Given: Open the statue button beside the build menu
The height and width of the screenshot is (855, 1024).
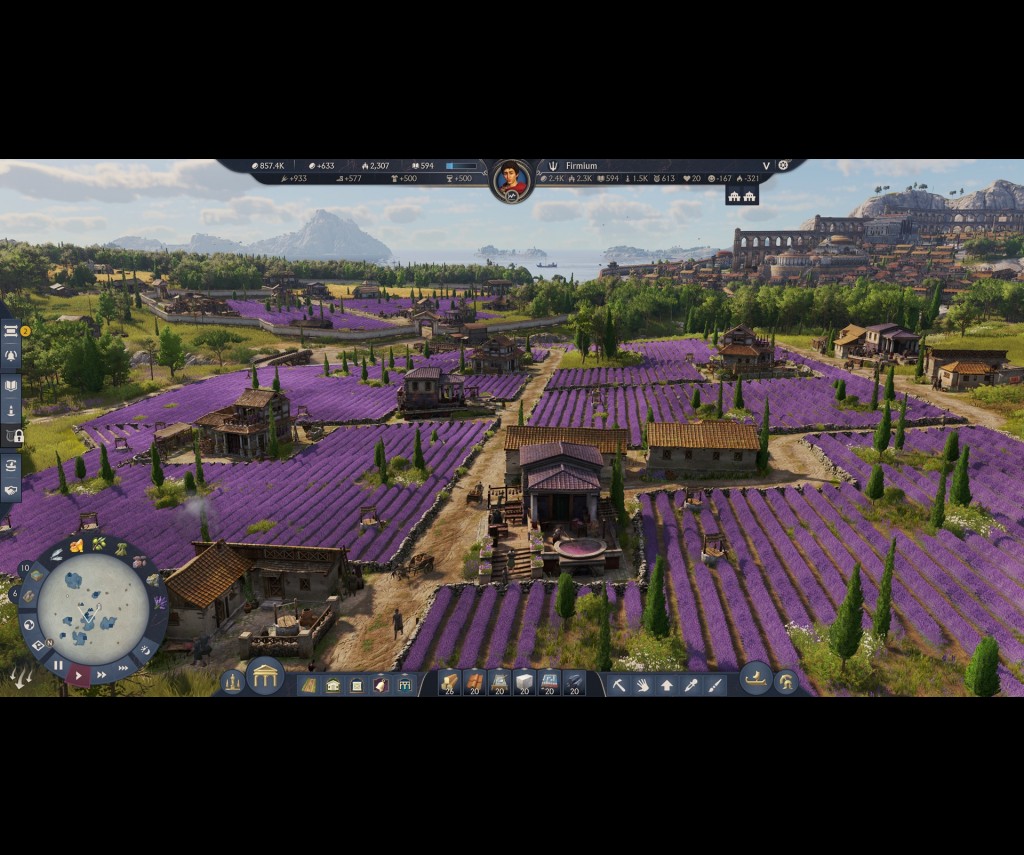Looking at the screenshot, I should [233, 681].
